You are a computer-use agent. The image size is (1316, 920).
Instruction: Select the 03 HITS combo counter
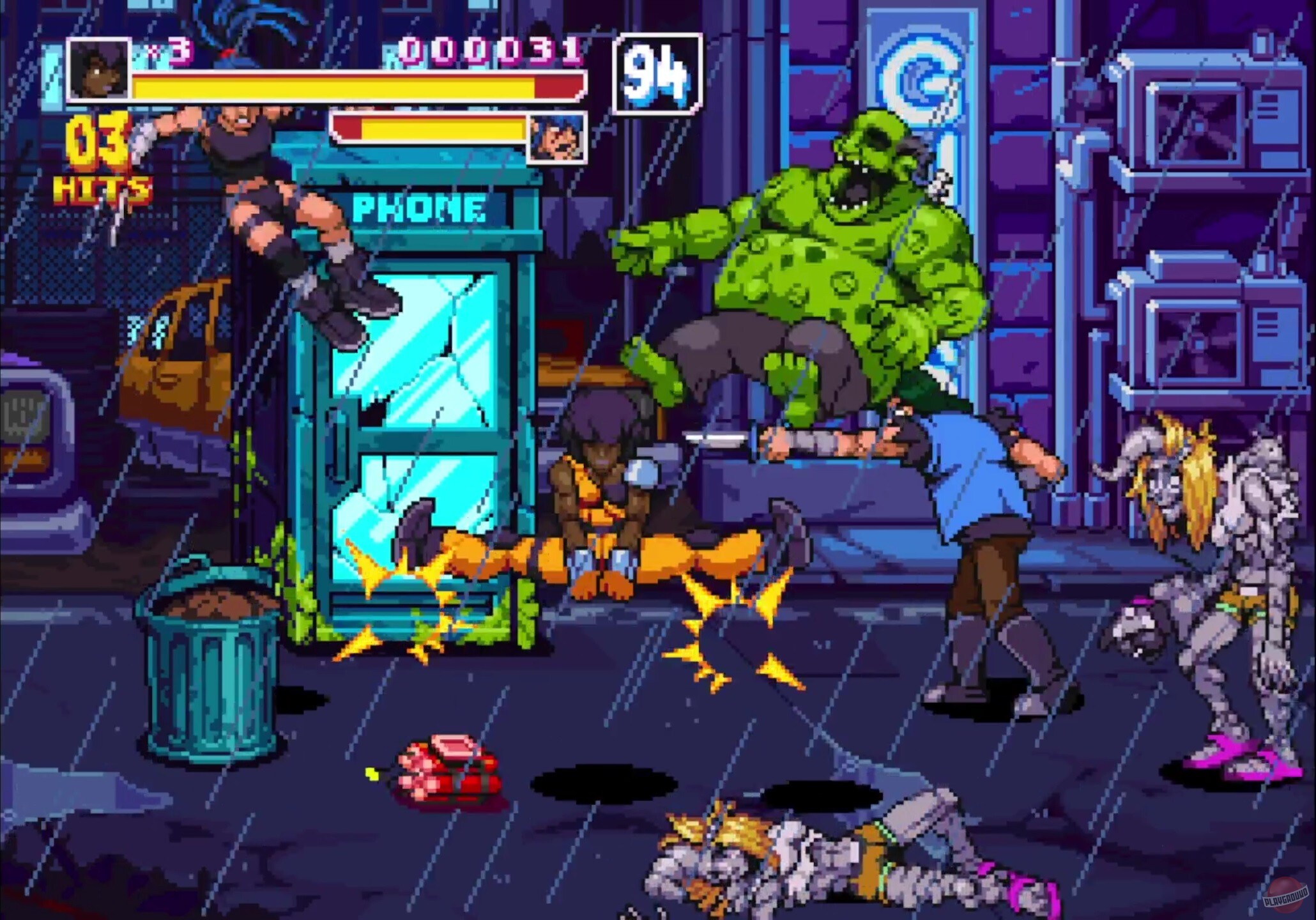(99, 153)
